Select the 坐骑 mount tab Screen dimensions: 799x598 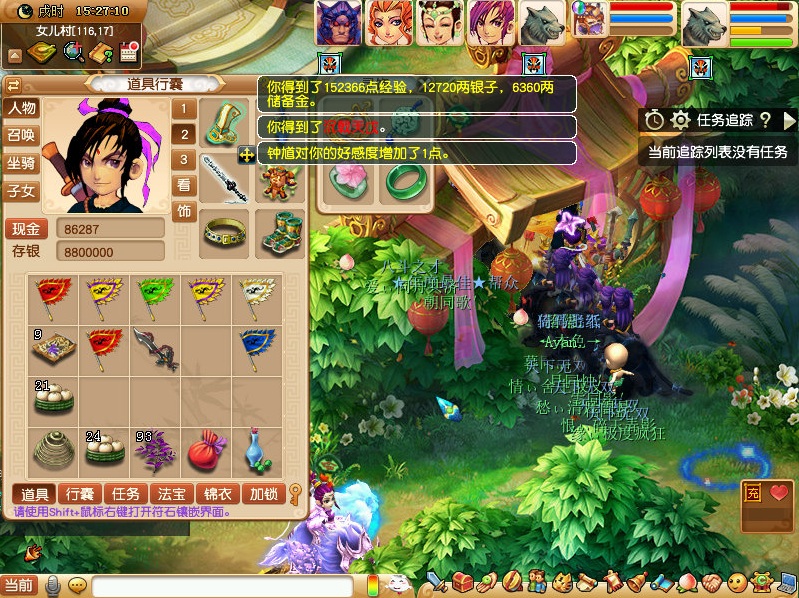[x=21, y=163]
